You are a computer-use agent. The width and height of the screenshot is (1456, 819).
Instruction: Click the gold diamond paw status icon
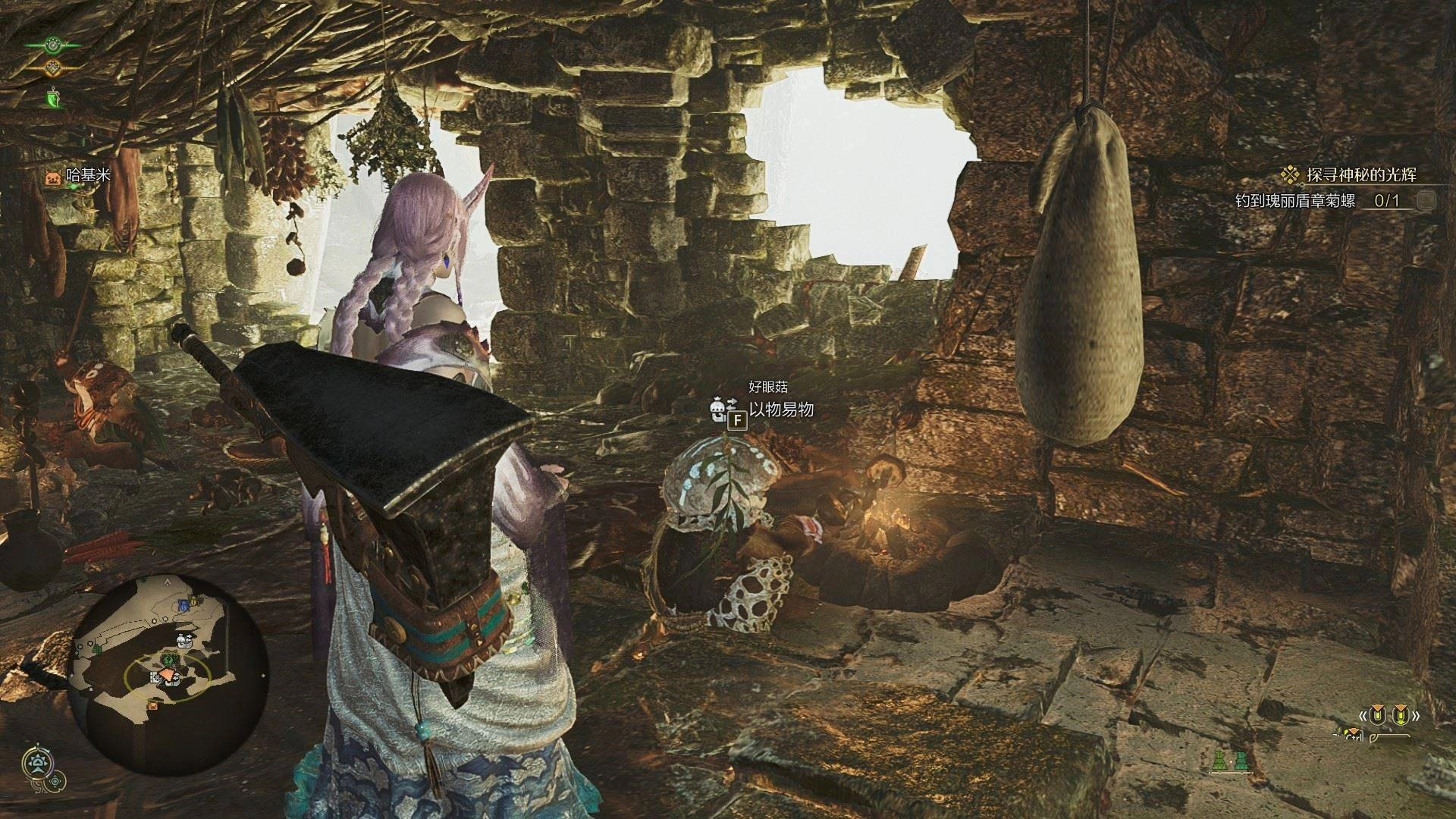tap(52, 68)
